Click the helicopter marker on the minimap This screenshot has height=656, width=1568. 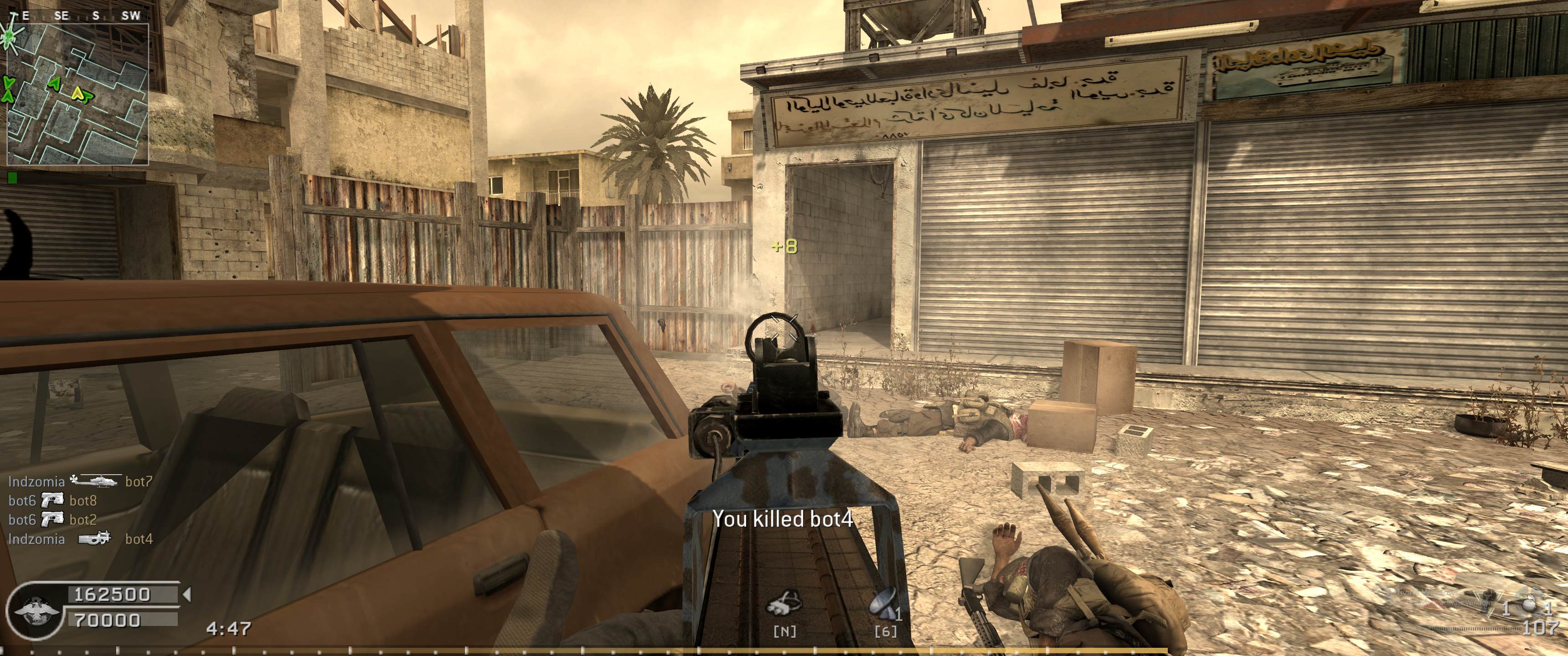(10, 36)
